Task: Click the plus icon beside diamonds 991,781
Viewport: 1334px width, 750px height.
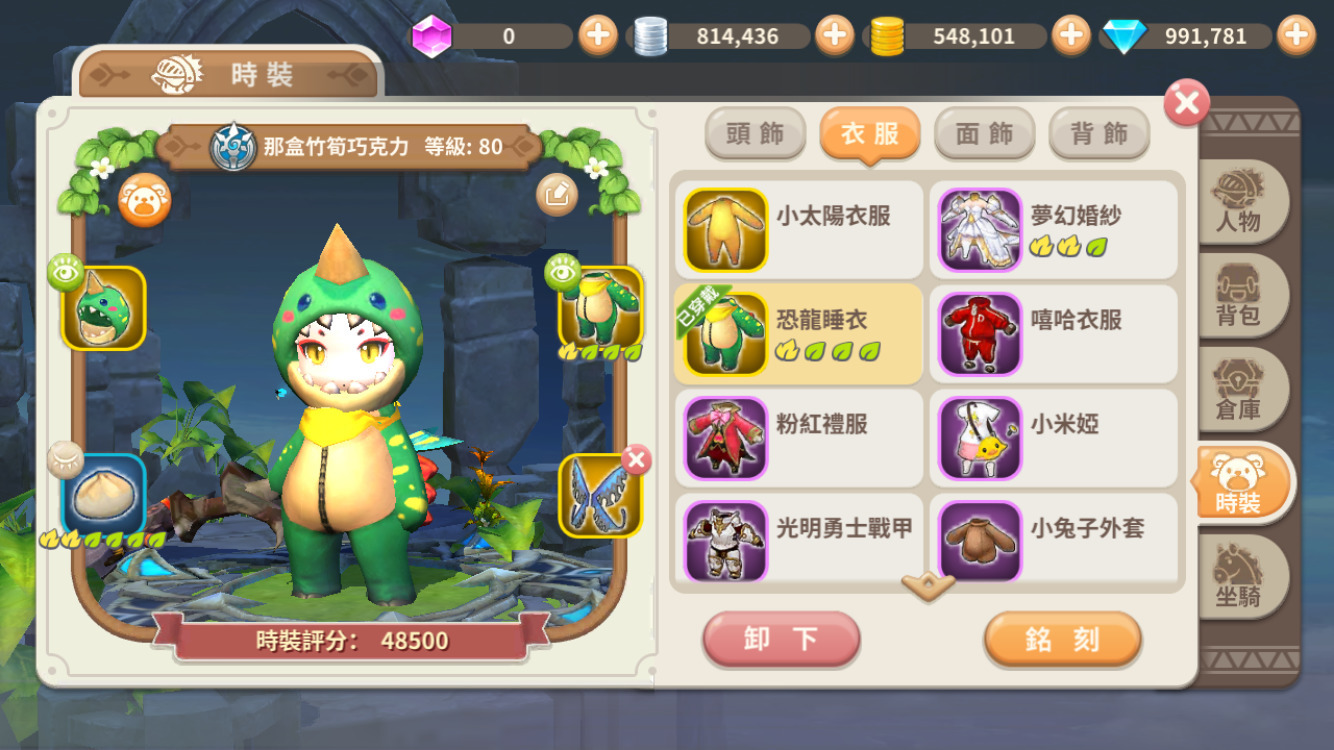Action: (x=1296, y=35)
